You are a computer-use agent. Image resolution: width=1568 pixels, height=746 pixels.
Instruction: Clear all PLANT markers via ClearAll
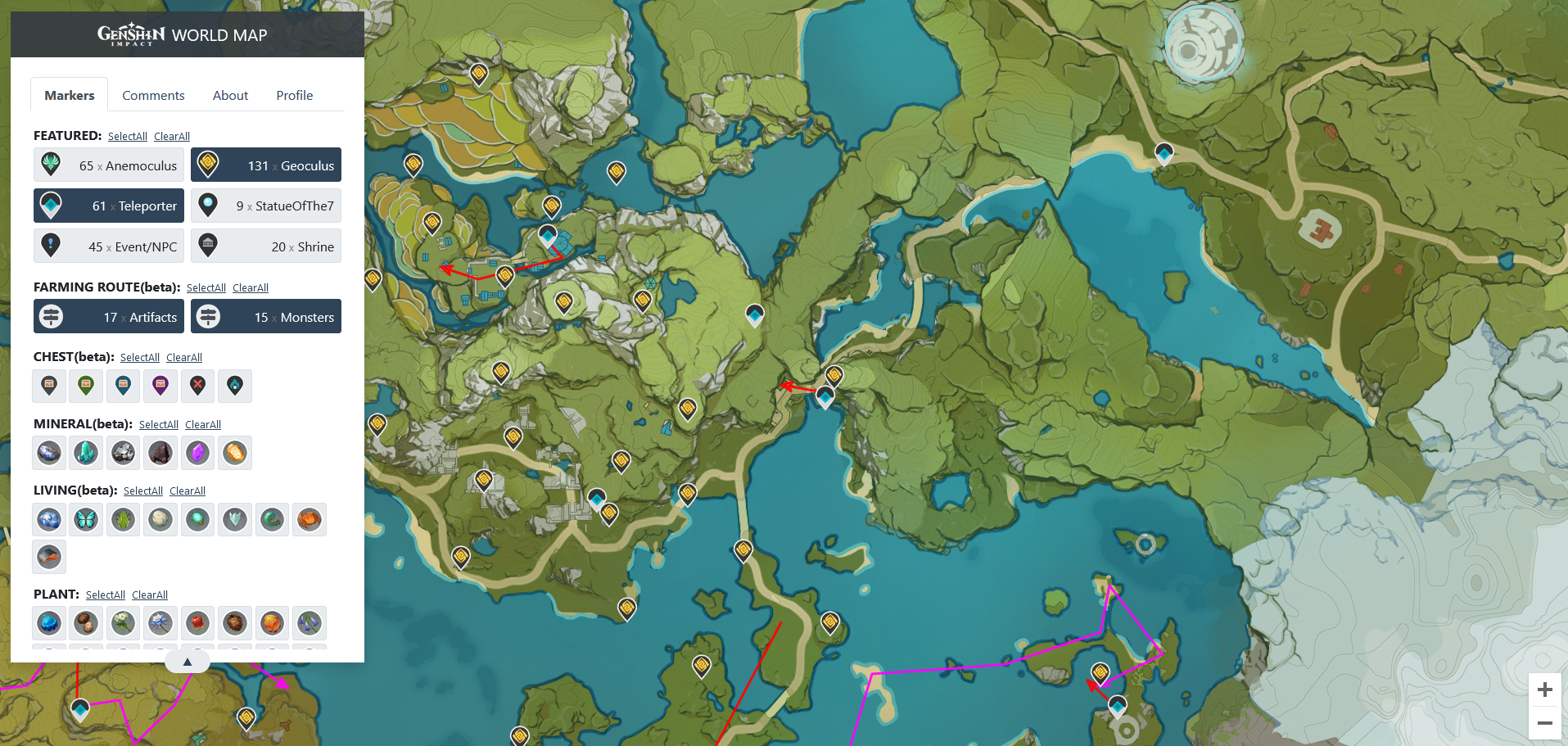[x=150, y=595]
